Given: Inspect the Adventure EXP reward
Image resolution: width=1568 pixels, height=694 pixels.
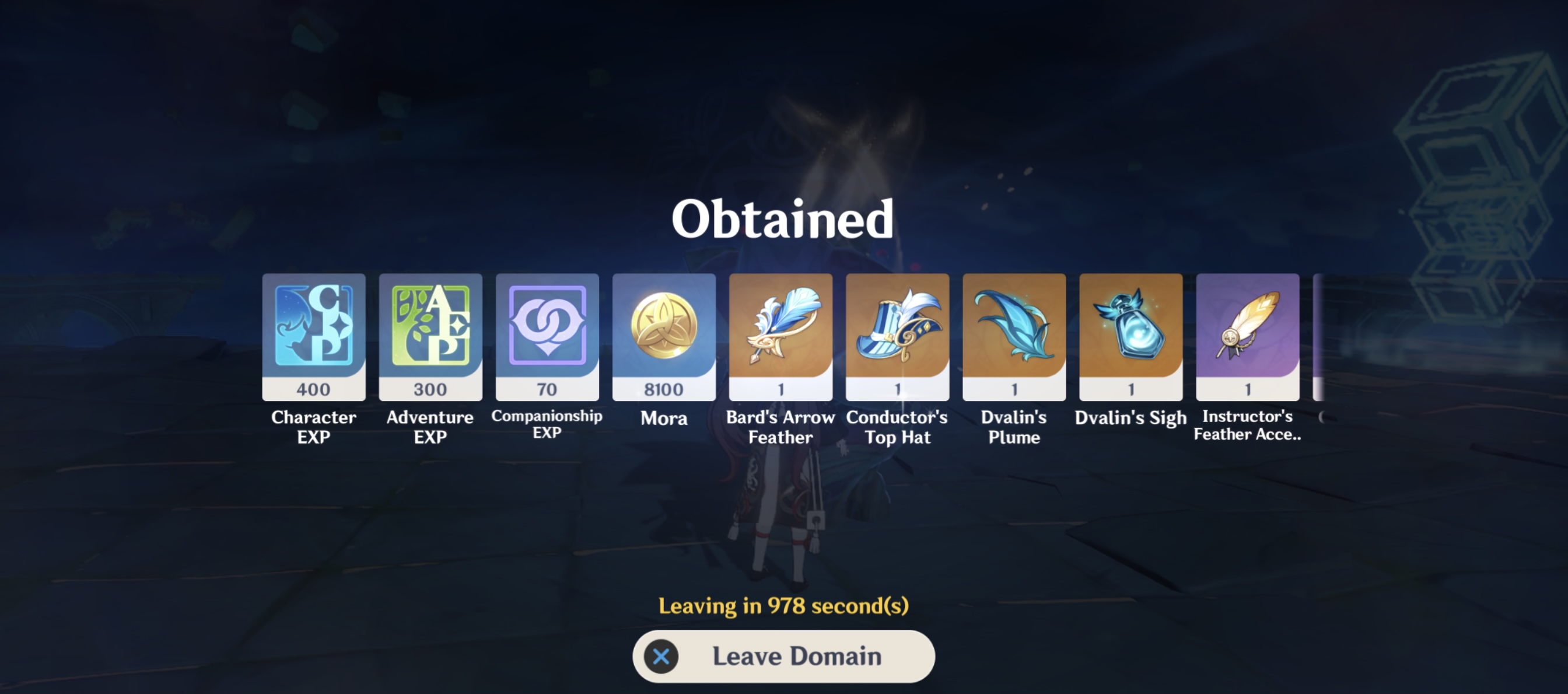Looking at the screenshot, I should [x=430, y=336].
